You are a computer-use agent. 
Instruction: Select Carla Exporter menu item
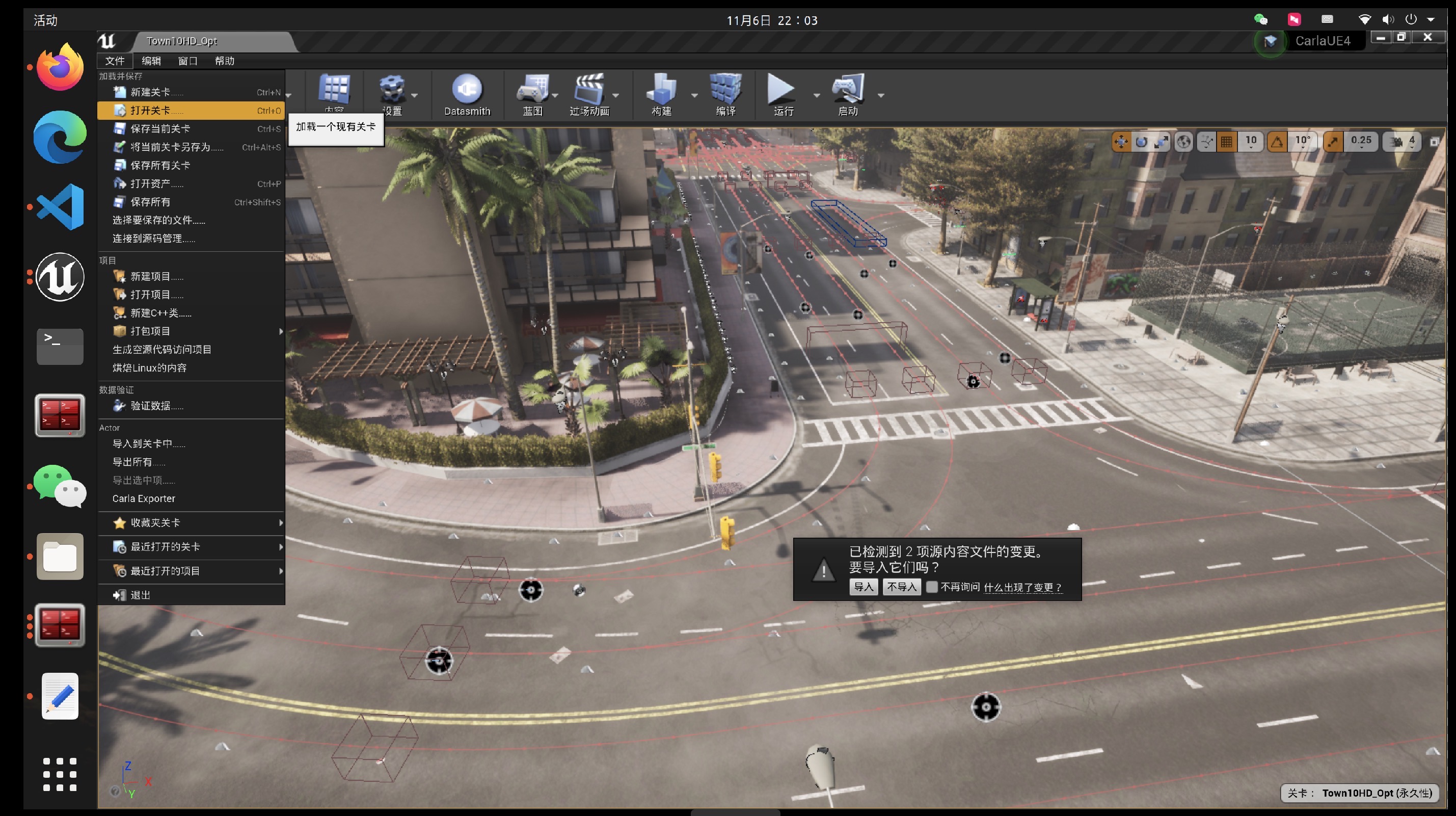coord(144,498)
